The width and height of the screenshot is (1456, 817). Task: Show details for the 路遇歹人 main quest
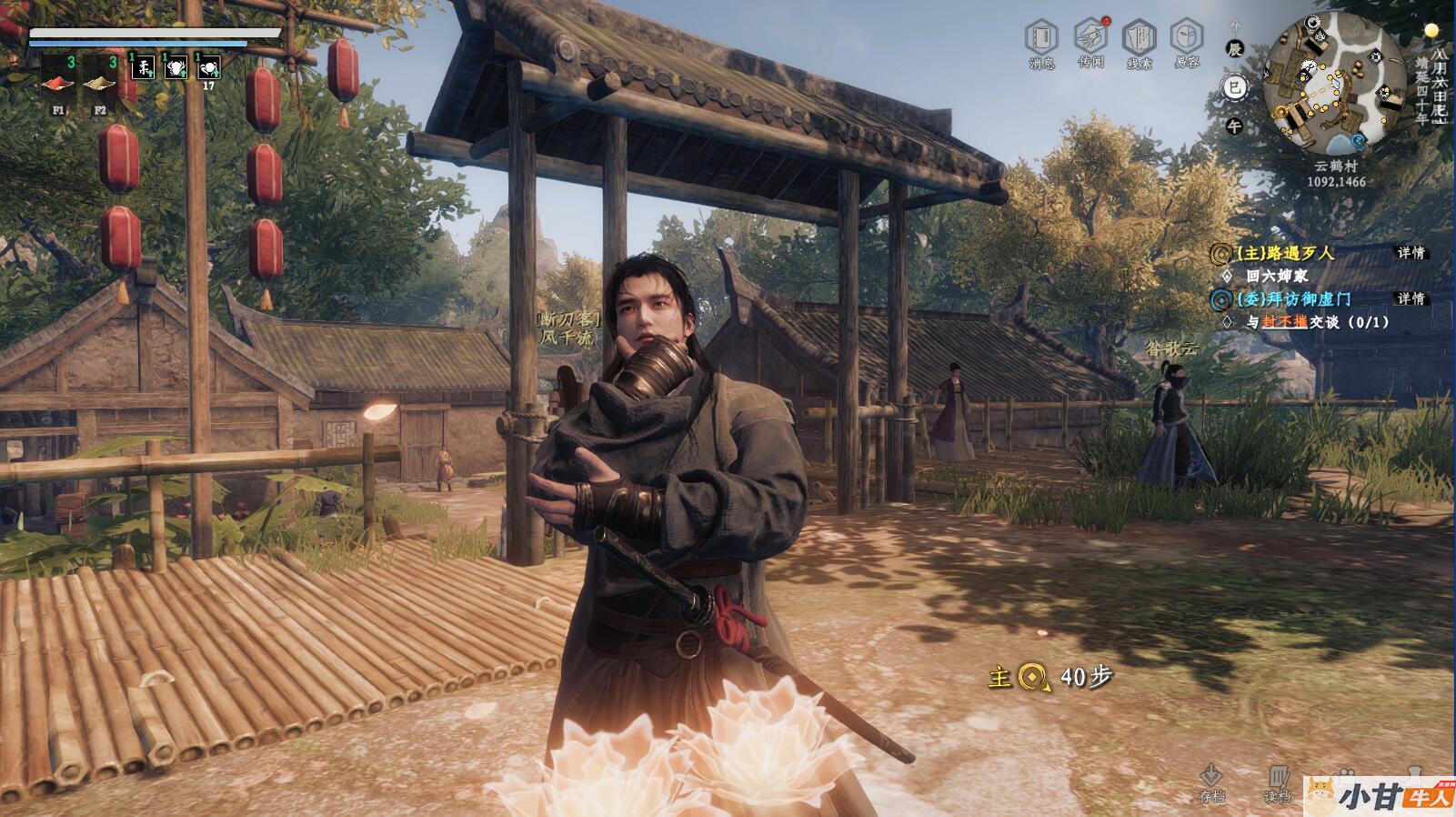(1411, 253)
